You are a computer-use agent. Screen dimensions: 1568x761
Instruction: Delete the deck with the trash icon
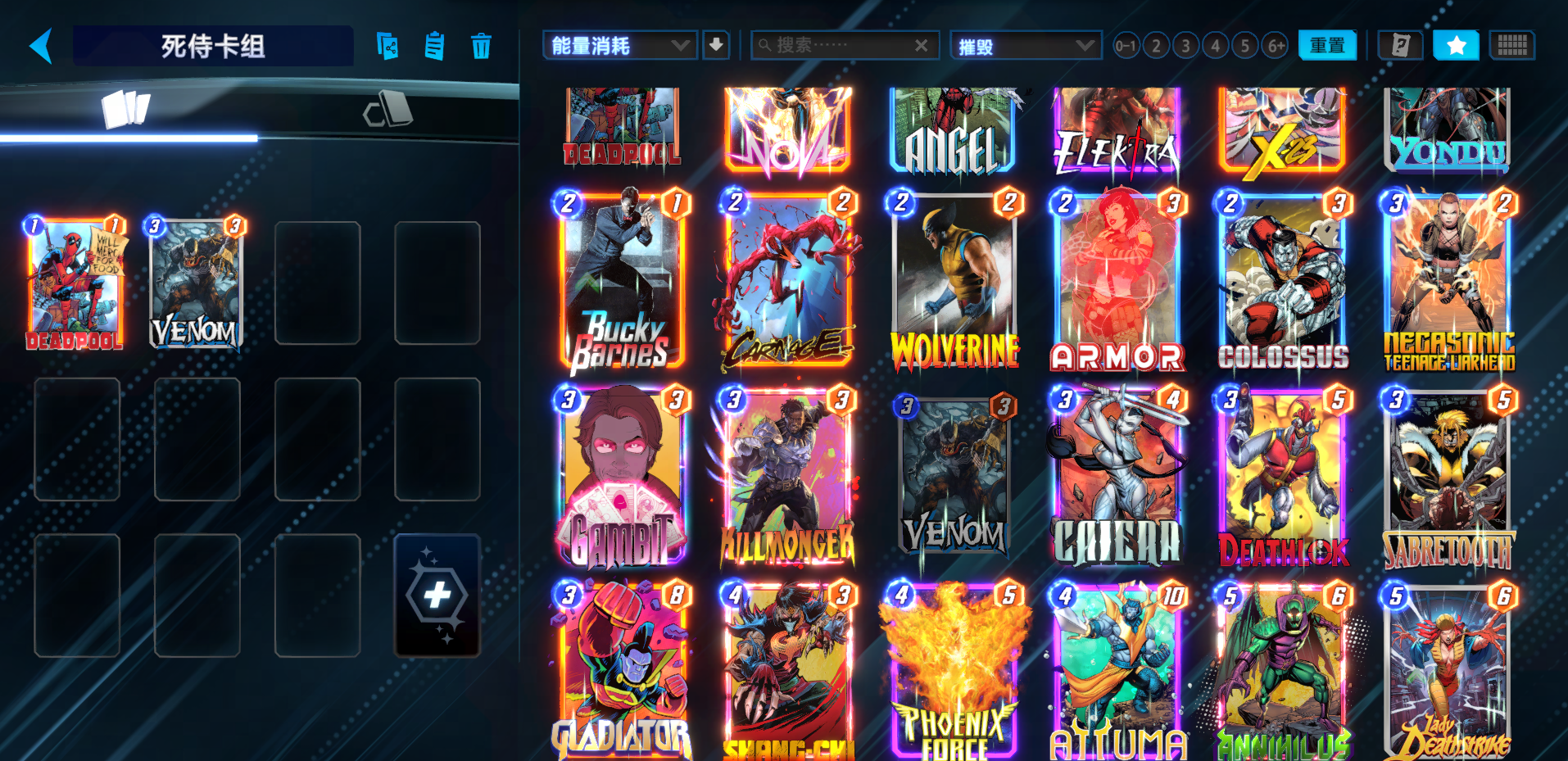[x=481, y=46]
